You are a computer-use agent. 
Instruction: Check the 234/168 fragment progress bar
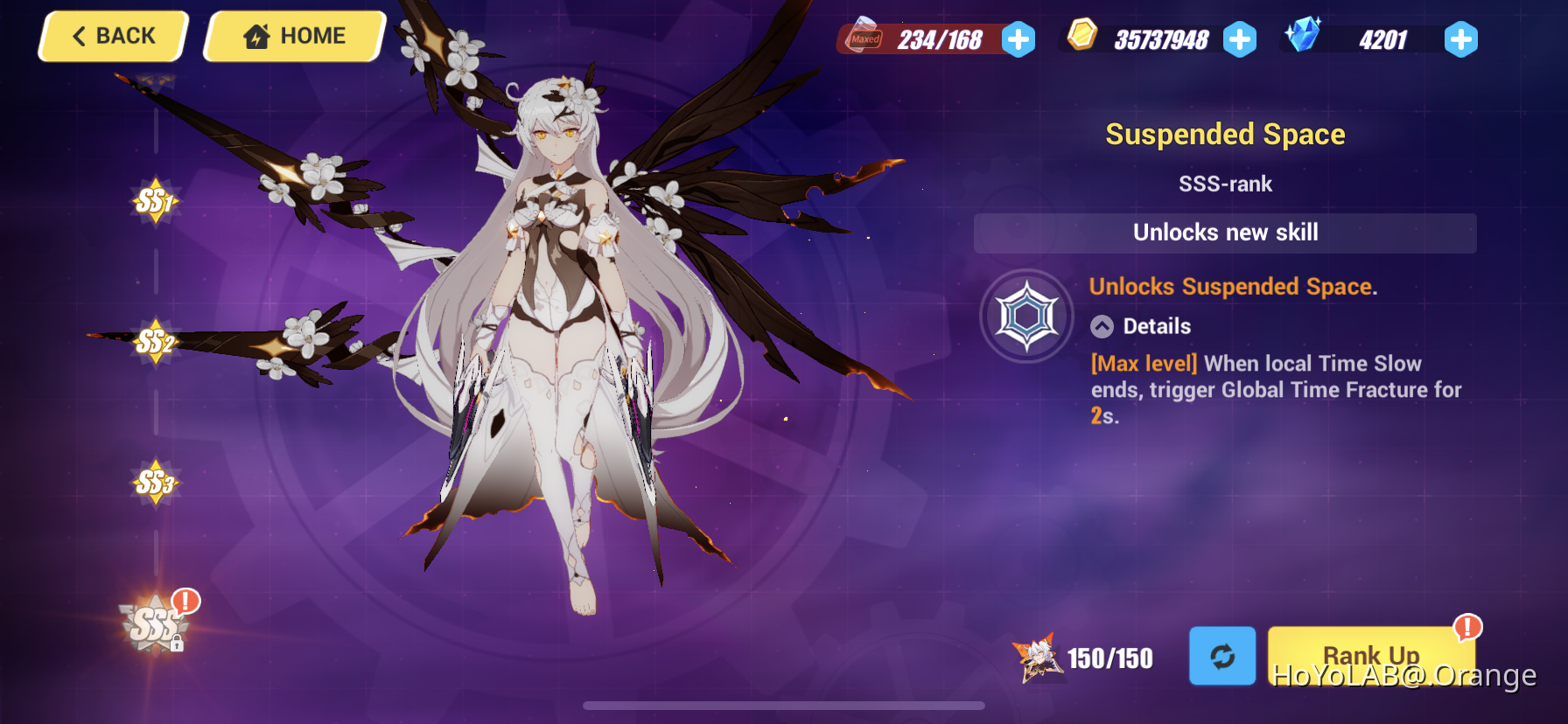tap(927, 39)
